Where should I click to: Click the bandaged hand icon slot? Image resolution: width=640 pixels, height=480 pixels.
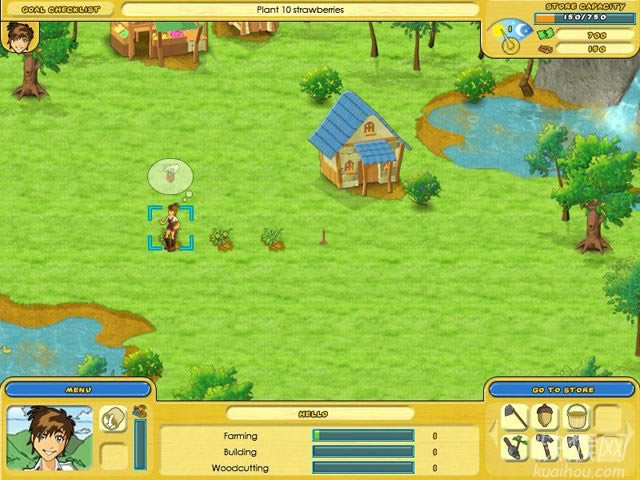tap(114, 418)
